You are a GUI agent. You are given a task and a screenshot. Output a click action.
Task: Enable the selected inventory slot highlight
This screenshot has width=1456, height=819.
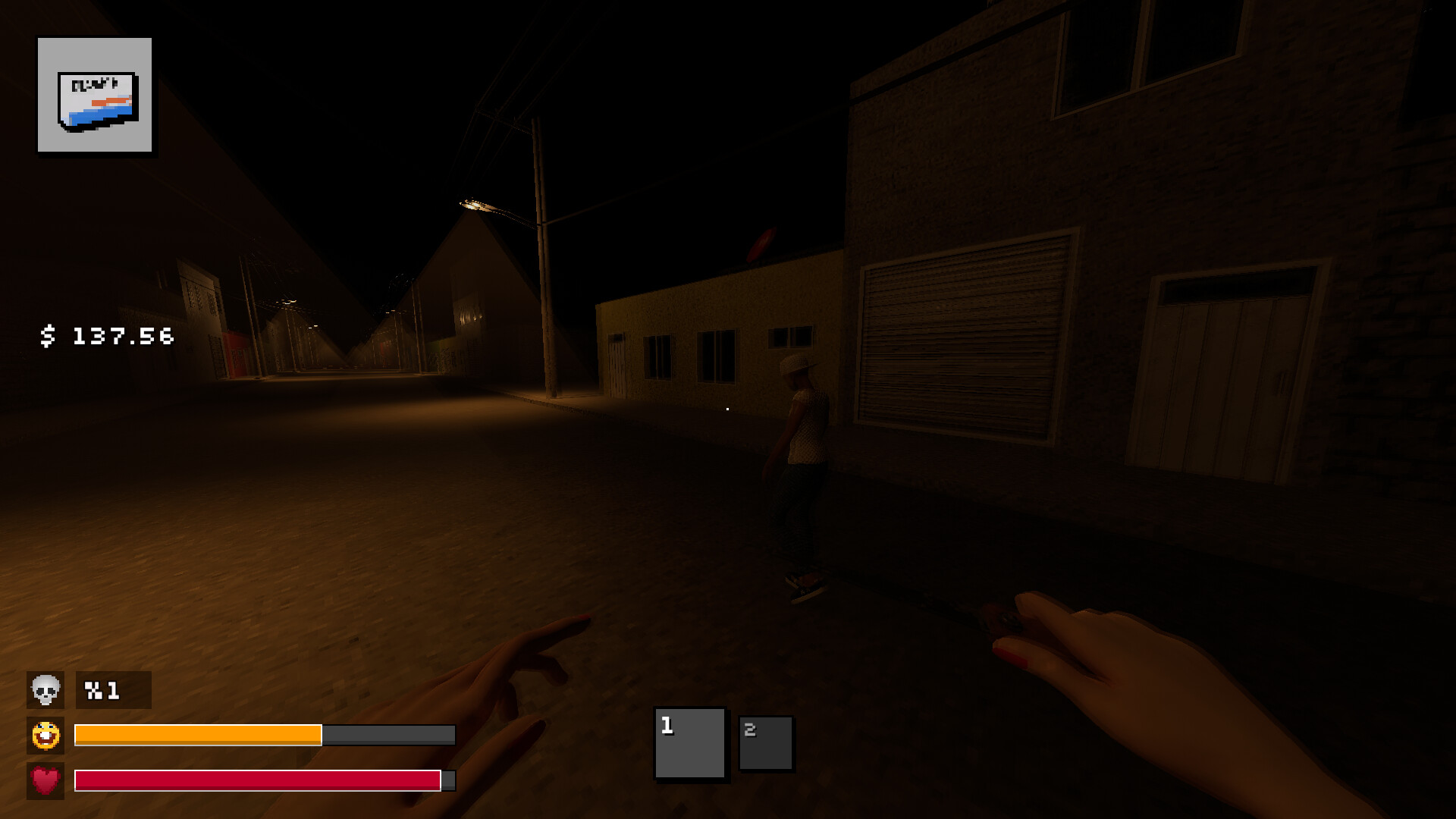(689, 743)
